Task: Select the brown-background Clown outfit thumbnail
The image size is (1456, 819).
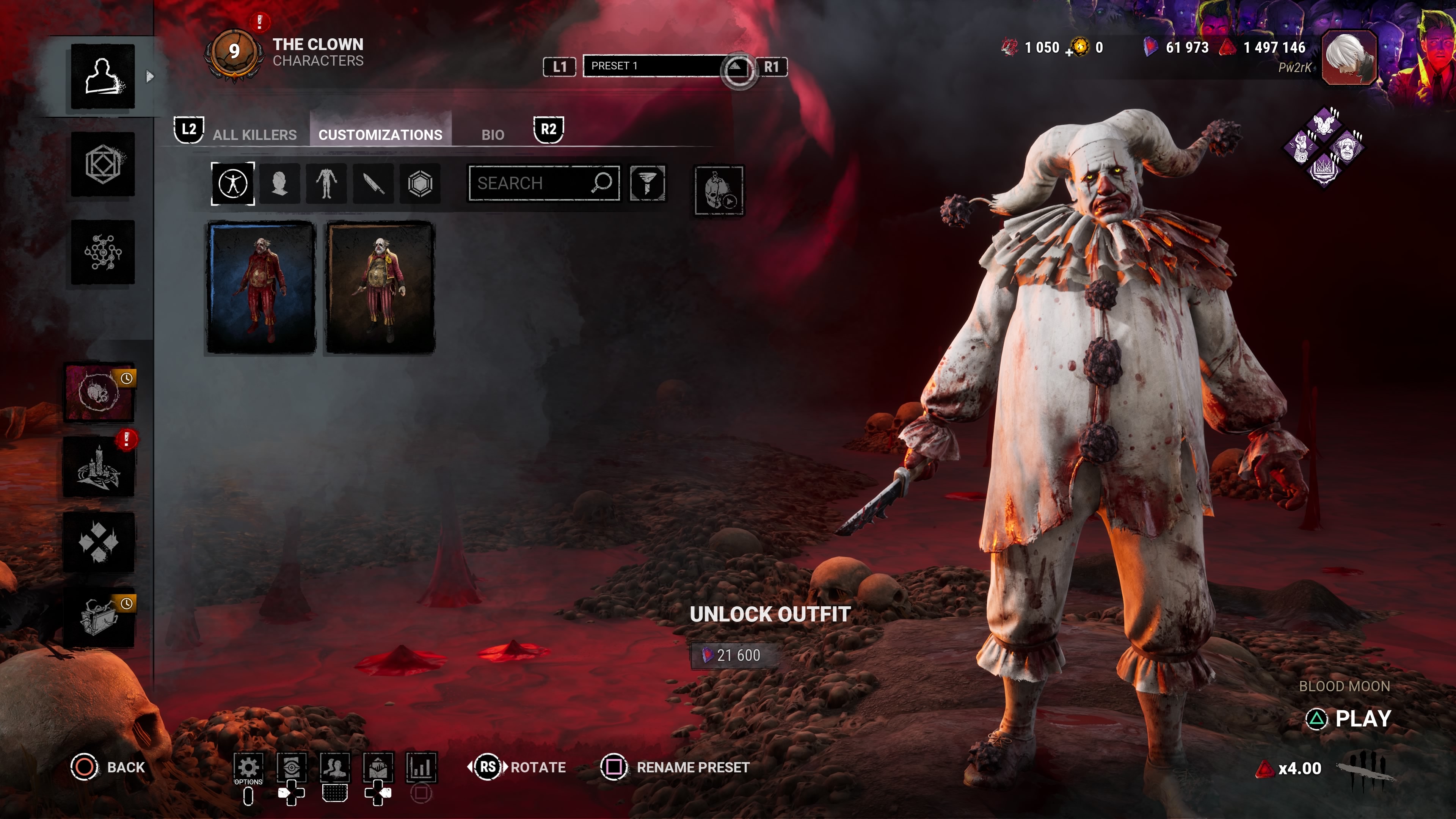Action: (380, 287)
